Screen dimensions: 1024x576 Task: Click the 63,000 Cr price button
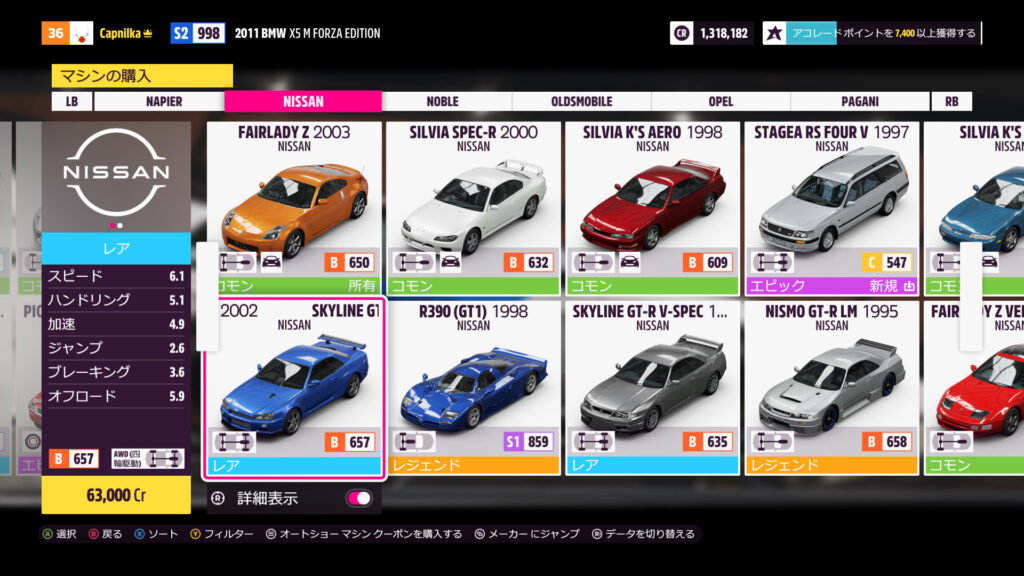coord(116,494)
